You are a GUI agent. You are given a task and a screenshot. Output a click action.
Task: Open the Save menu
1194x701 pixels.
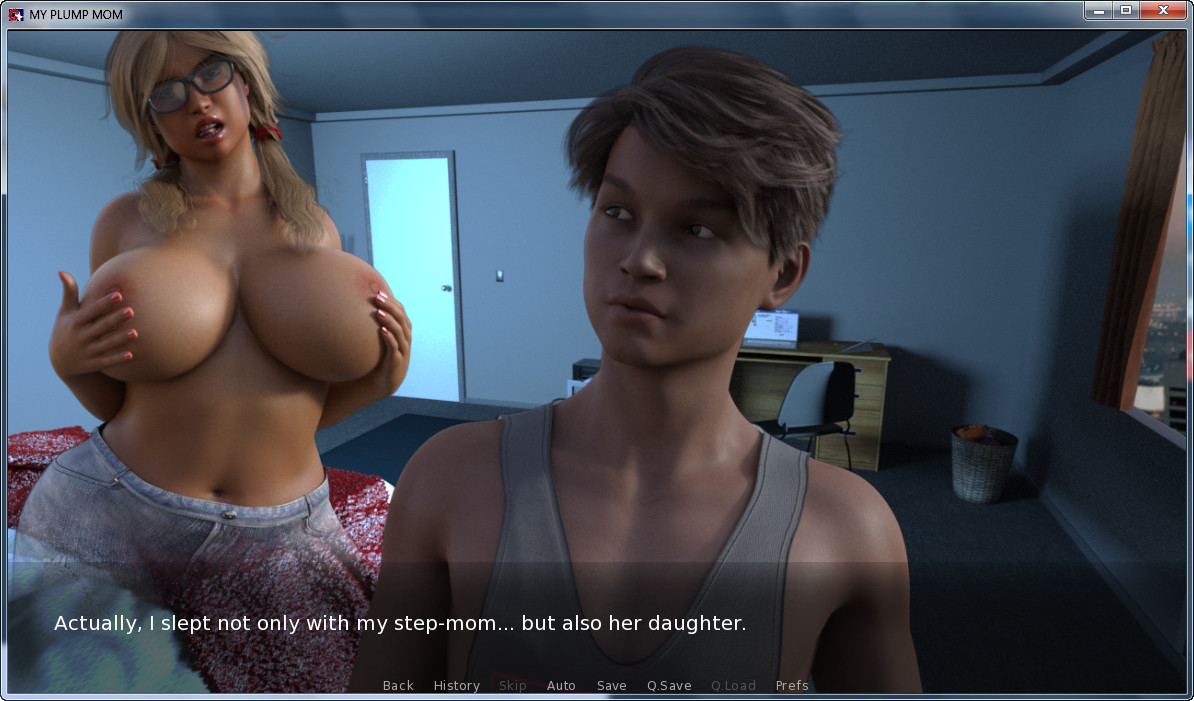[611, 685]
